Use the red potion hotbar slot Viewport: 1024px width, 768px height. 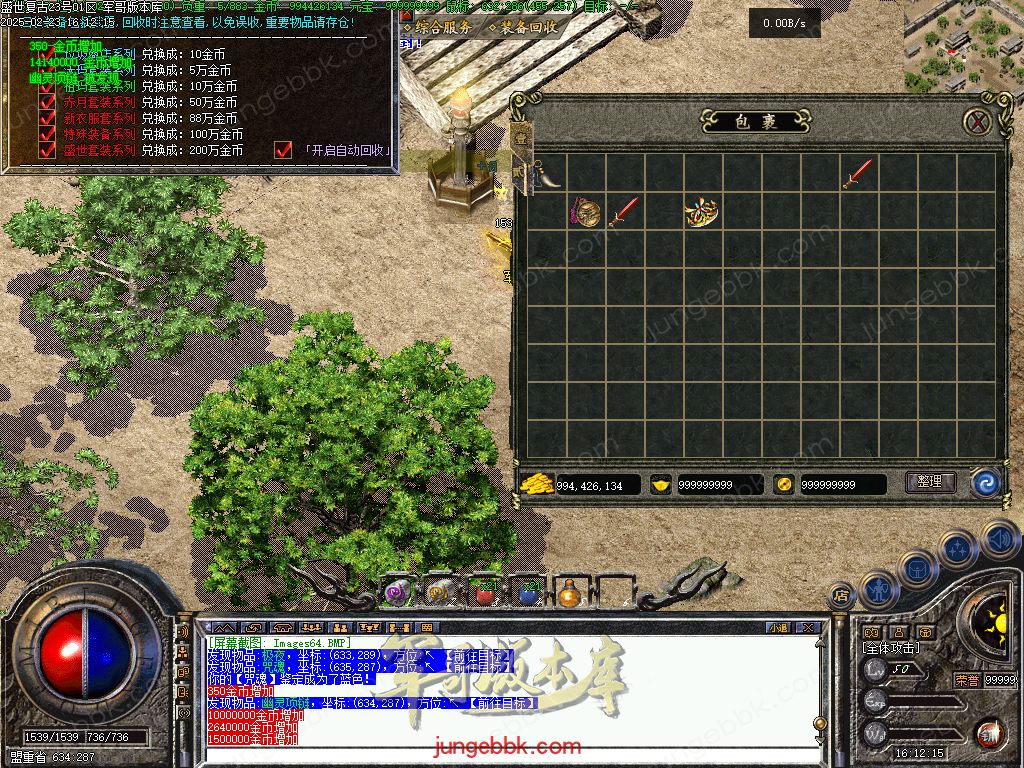click(x=485, y=592)
